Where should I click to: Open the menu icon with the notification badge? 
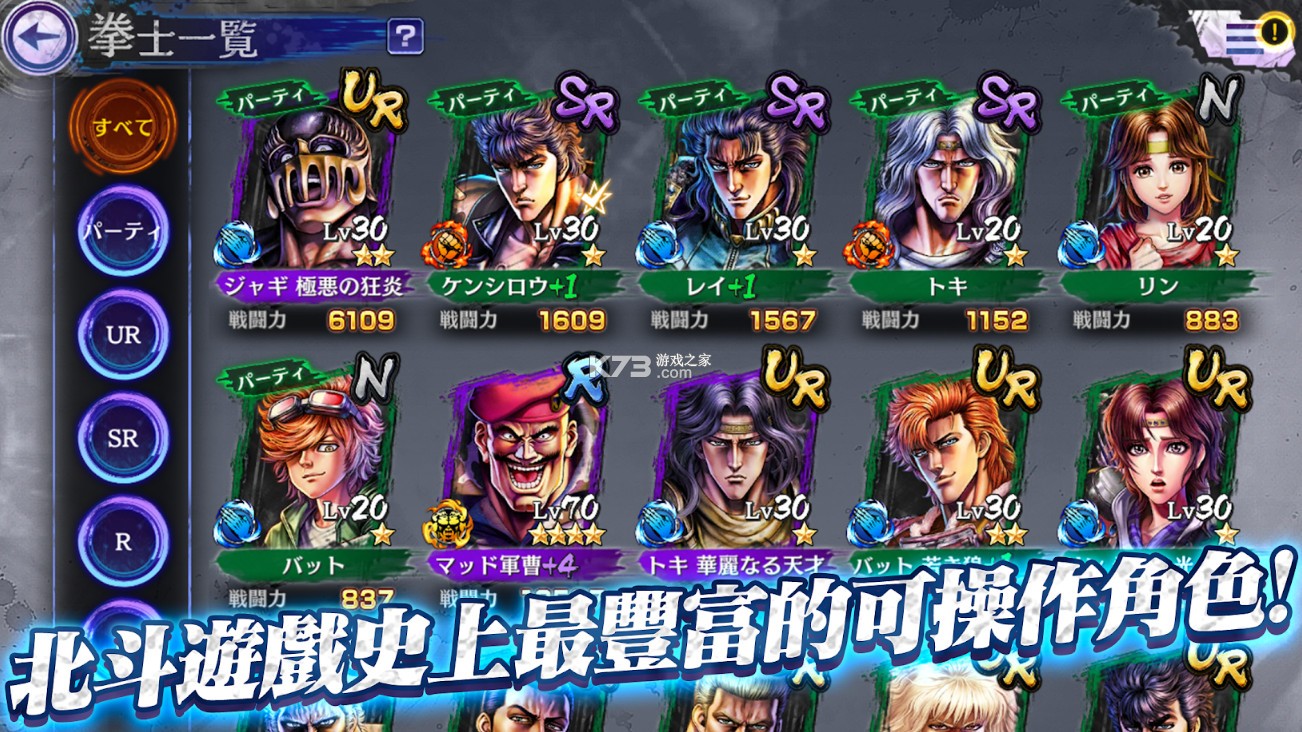tap(1240, 34)
